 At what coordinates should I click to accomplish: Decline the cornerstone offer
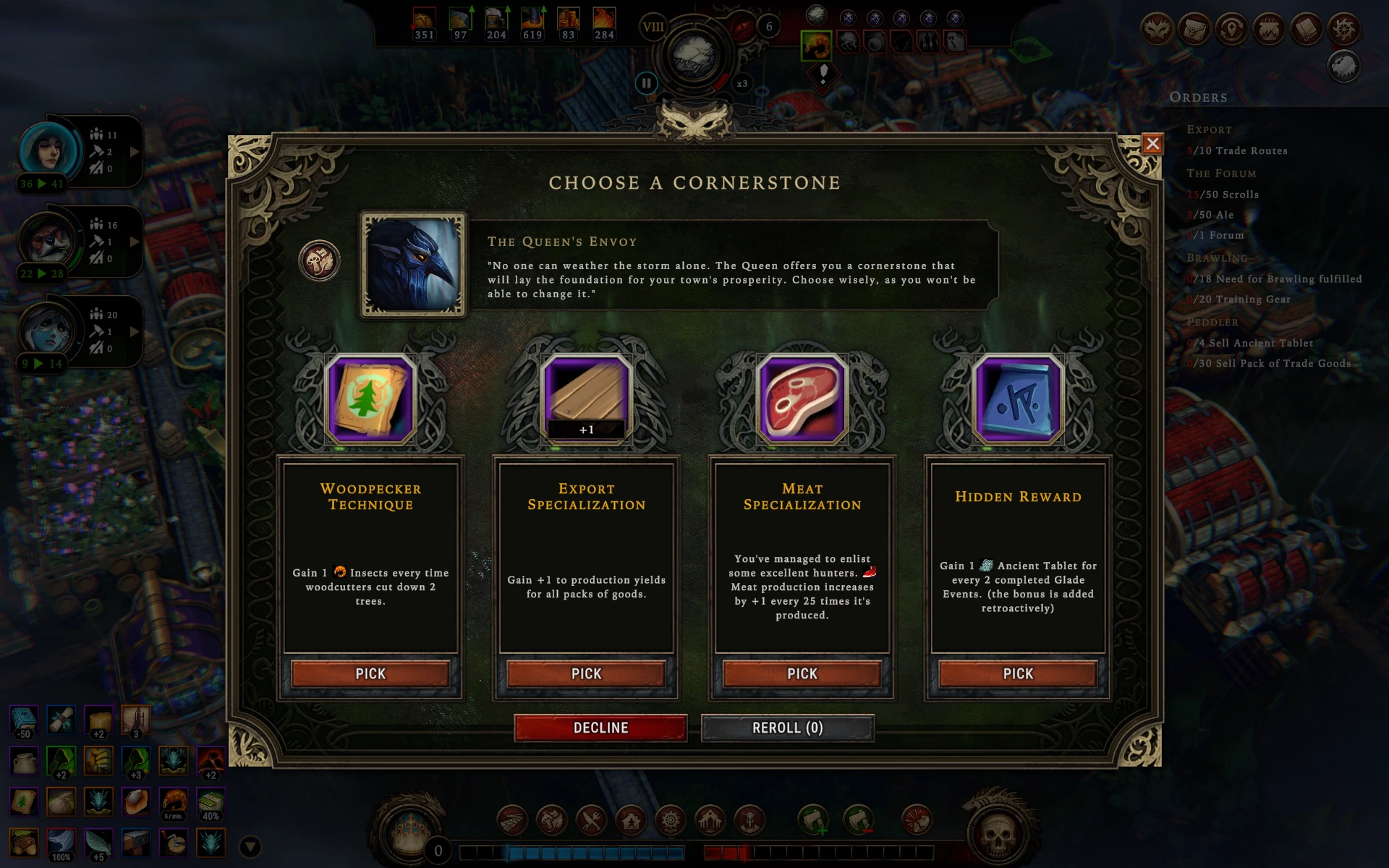click(600, 728)
